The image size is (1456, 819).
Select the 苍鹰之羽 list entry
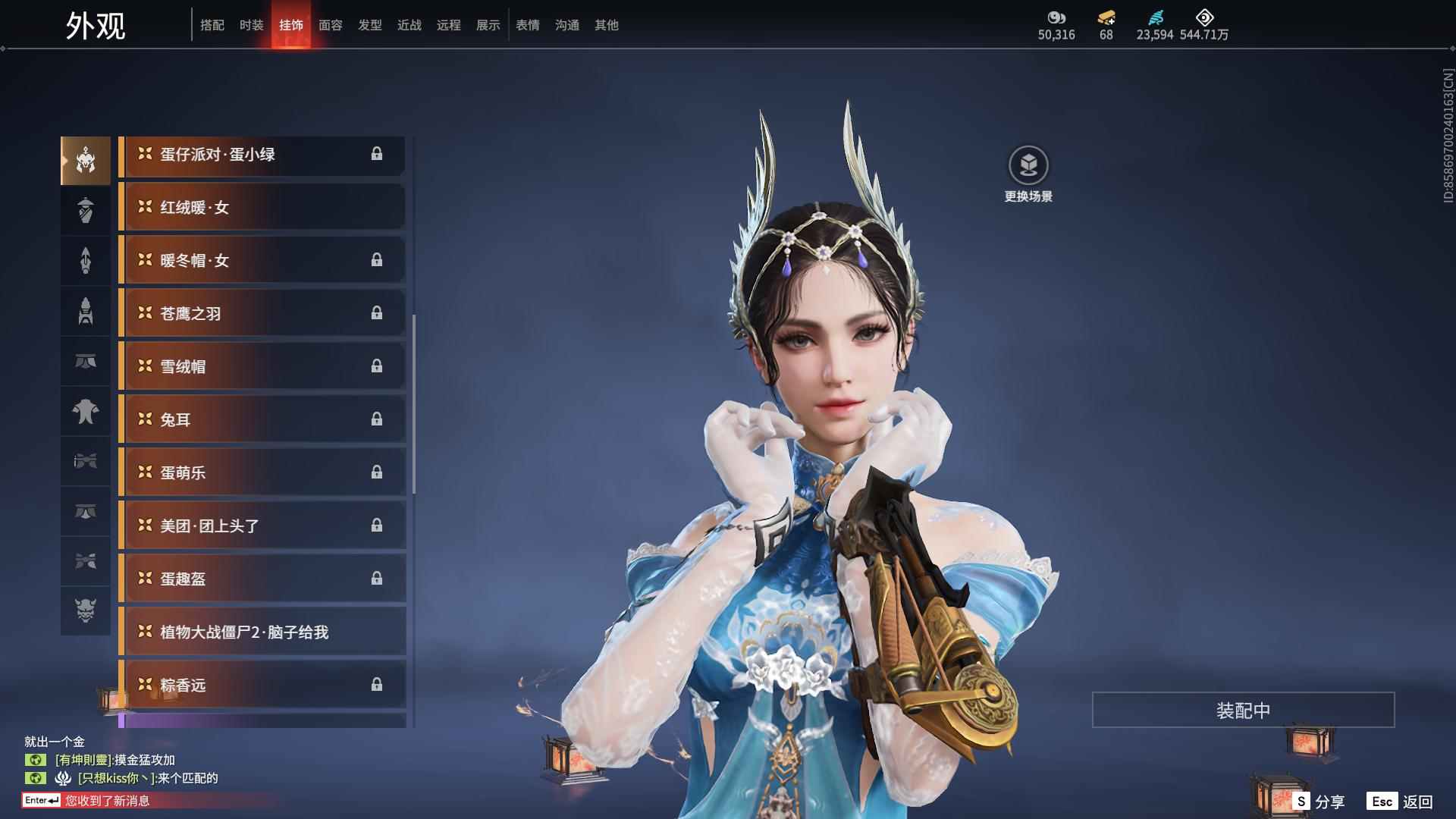pos(262,313)
